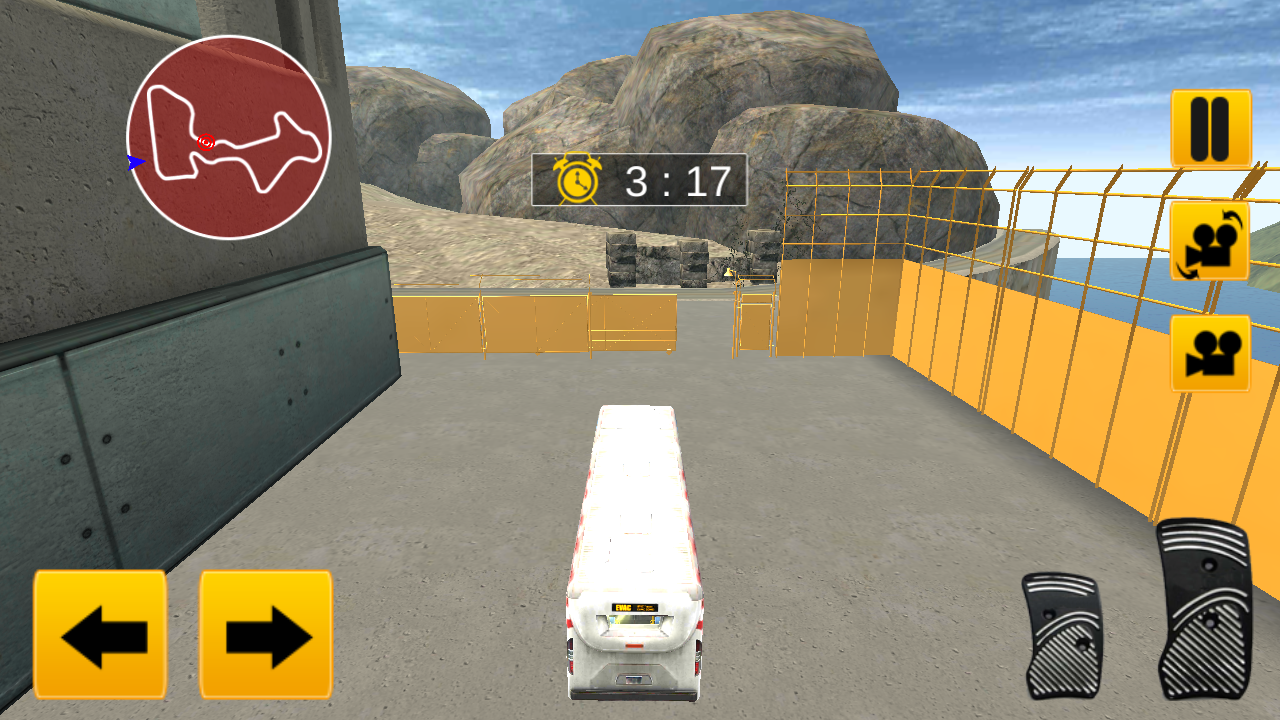
Task: Click the red target marker on the minimap
Action: 205,140
